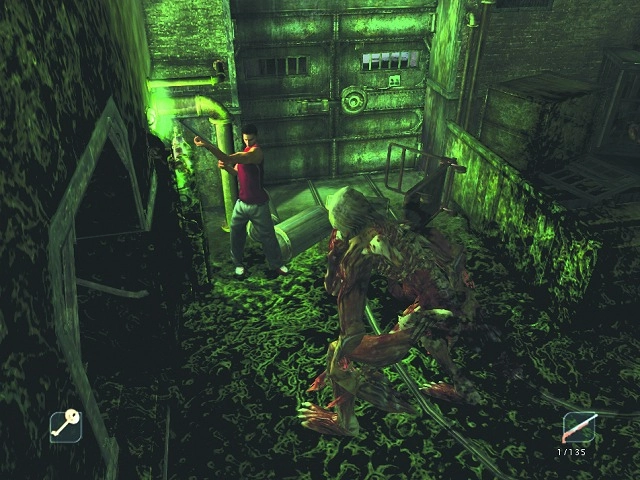Click the equipped shotgun weapon icon
The height and width of the screenshot is (480, 640).
point(579,428)
